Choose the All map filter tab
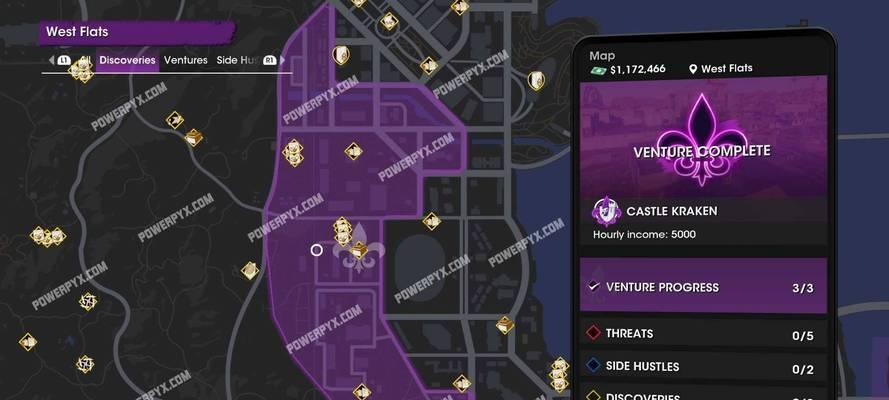The width and height of the screenshot is (889, 400). point(86,60)
